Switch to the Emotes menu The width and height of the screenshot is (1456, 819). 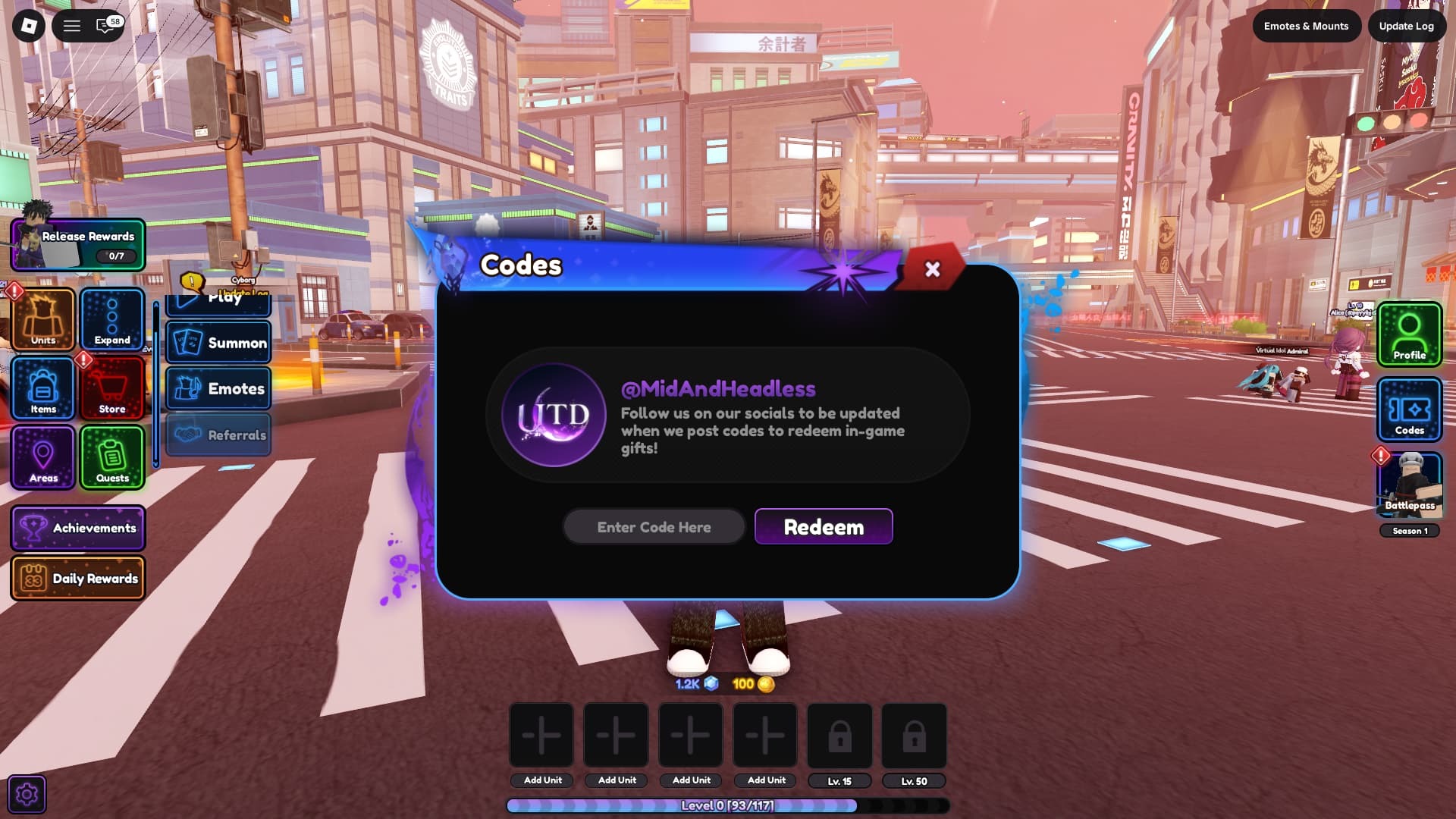coord(218,388)
